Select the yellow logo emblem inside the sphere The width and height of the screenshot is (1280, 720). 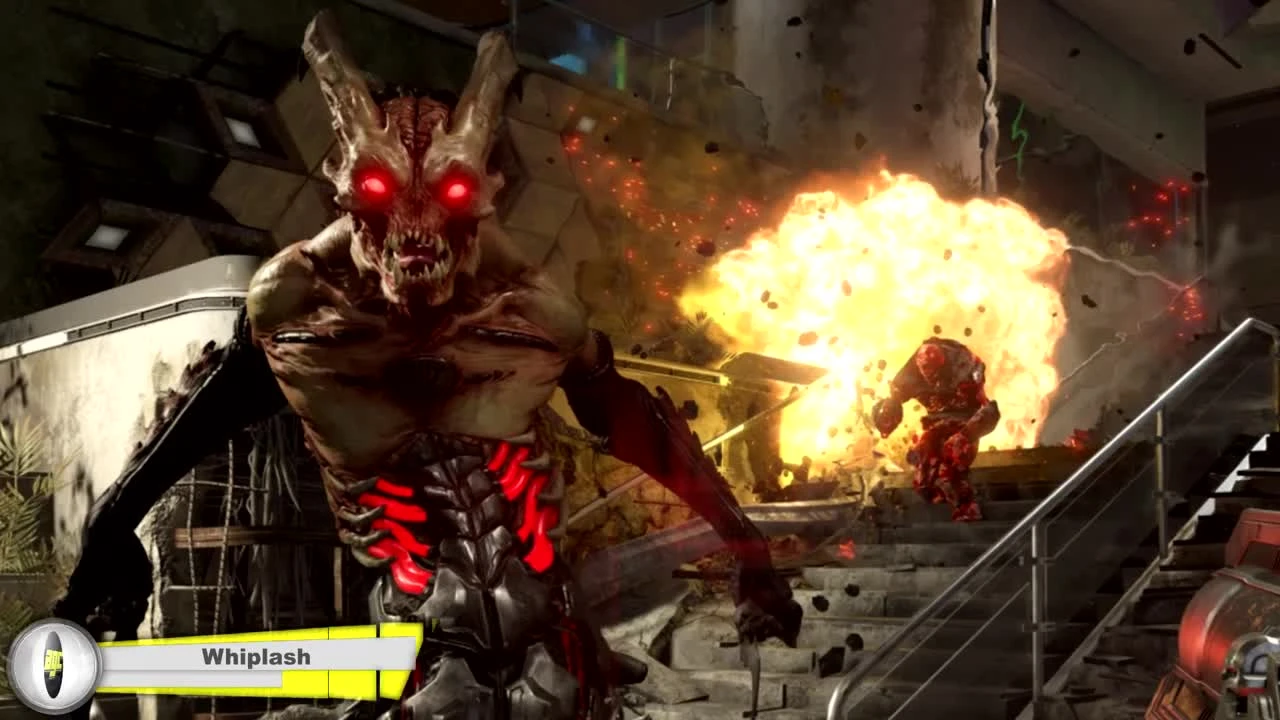[x=53, y=662]
